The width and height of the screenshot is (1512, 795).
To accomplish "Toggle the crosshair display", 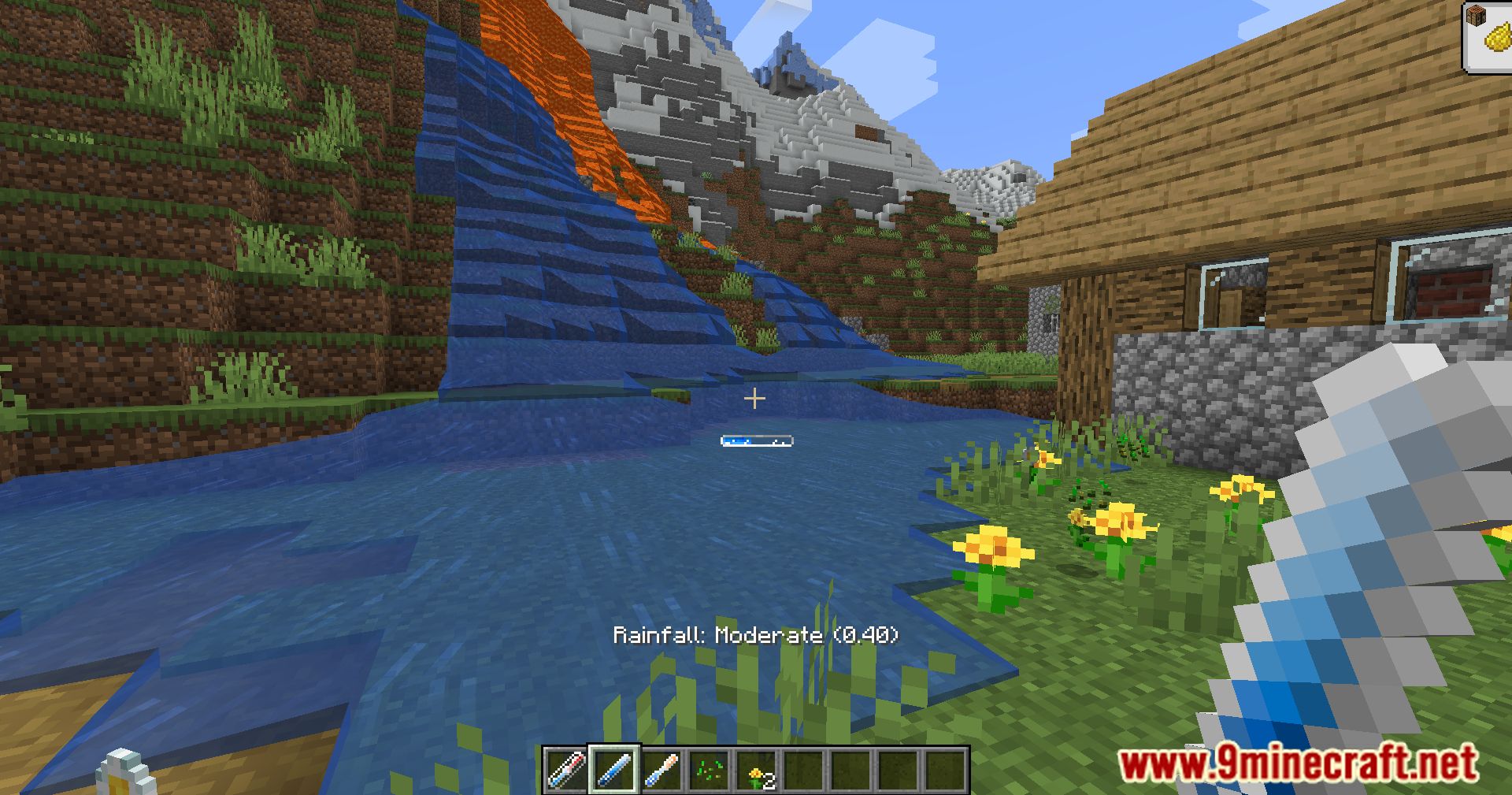I will (755, 399).
